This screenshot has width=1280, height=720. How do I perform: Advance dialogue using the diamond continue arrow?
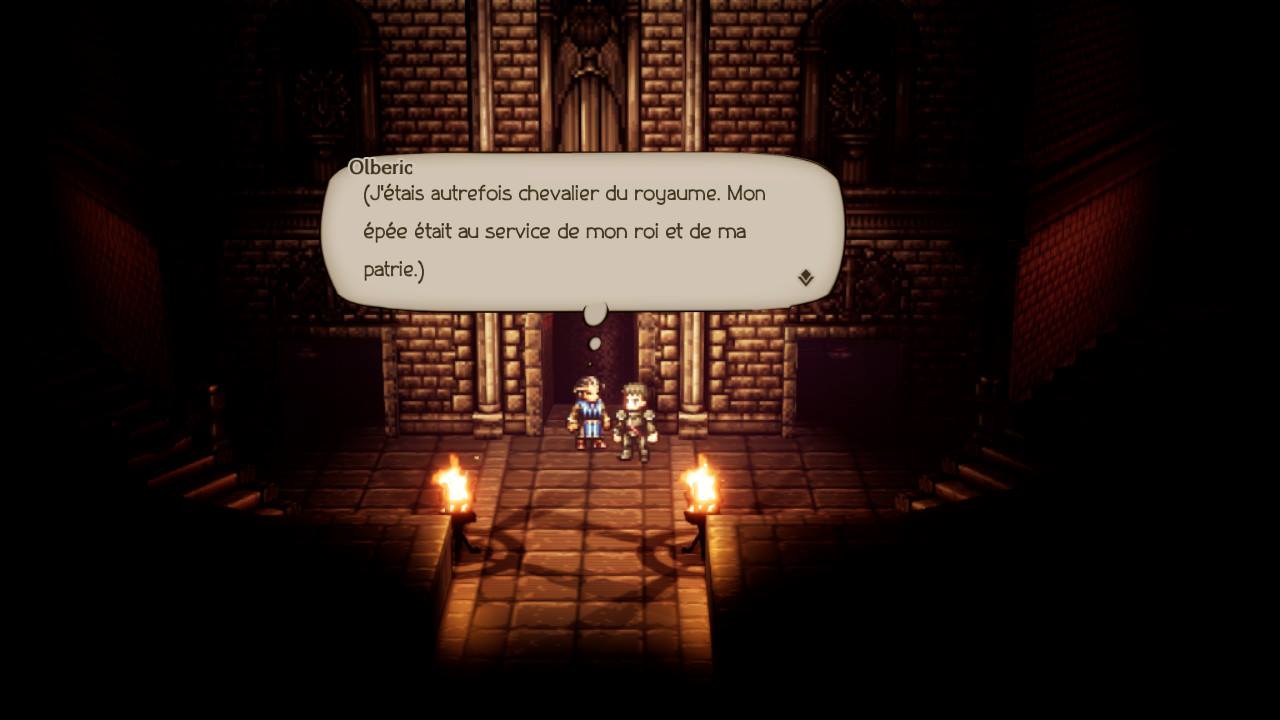pos(805,278)
